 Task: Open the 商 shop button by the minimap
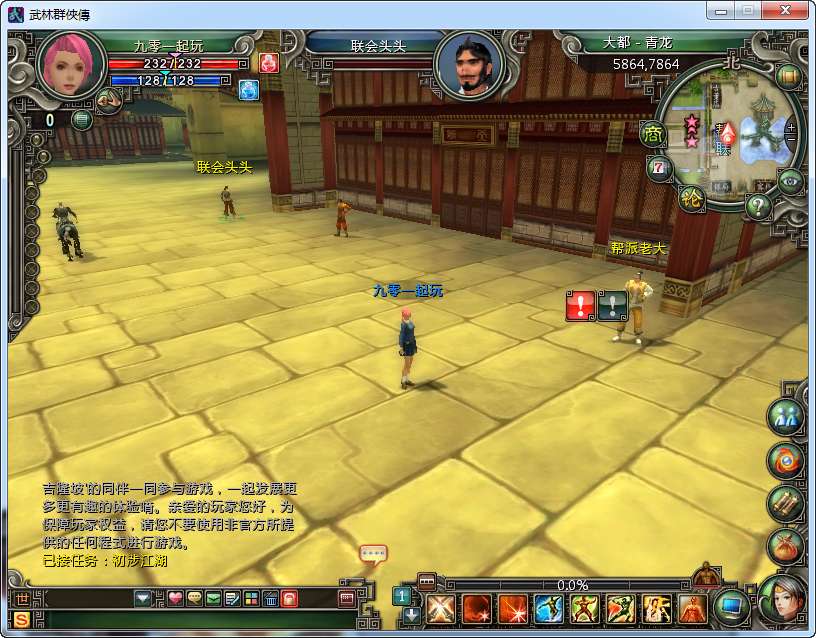coord(653,133)
